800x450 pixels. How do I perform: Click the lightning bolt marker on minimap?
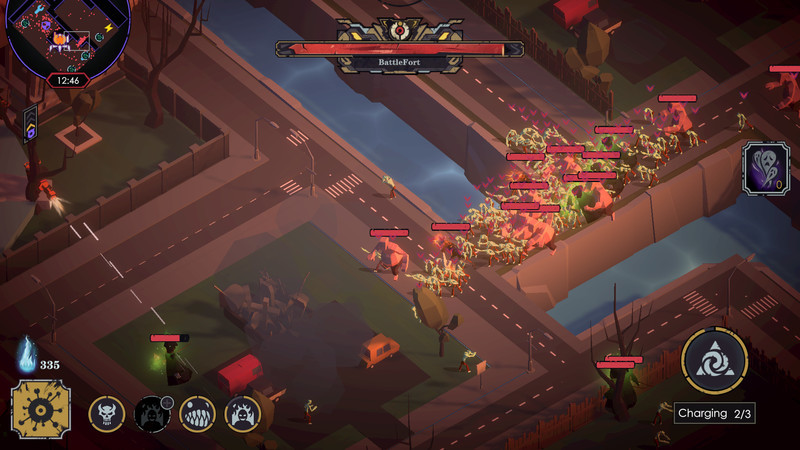pos(110,28)
